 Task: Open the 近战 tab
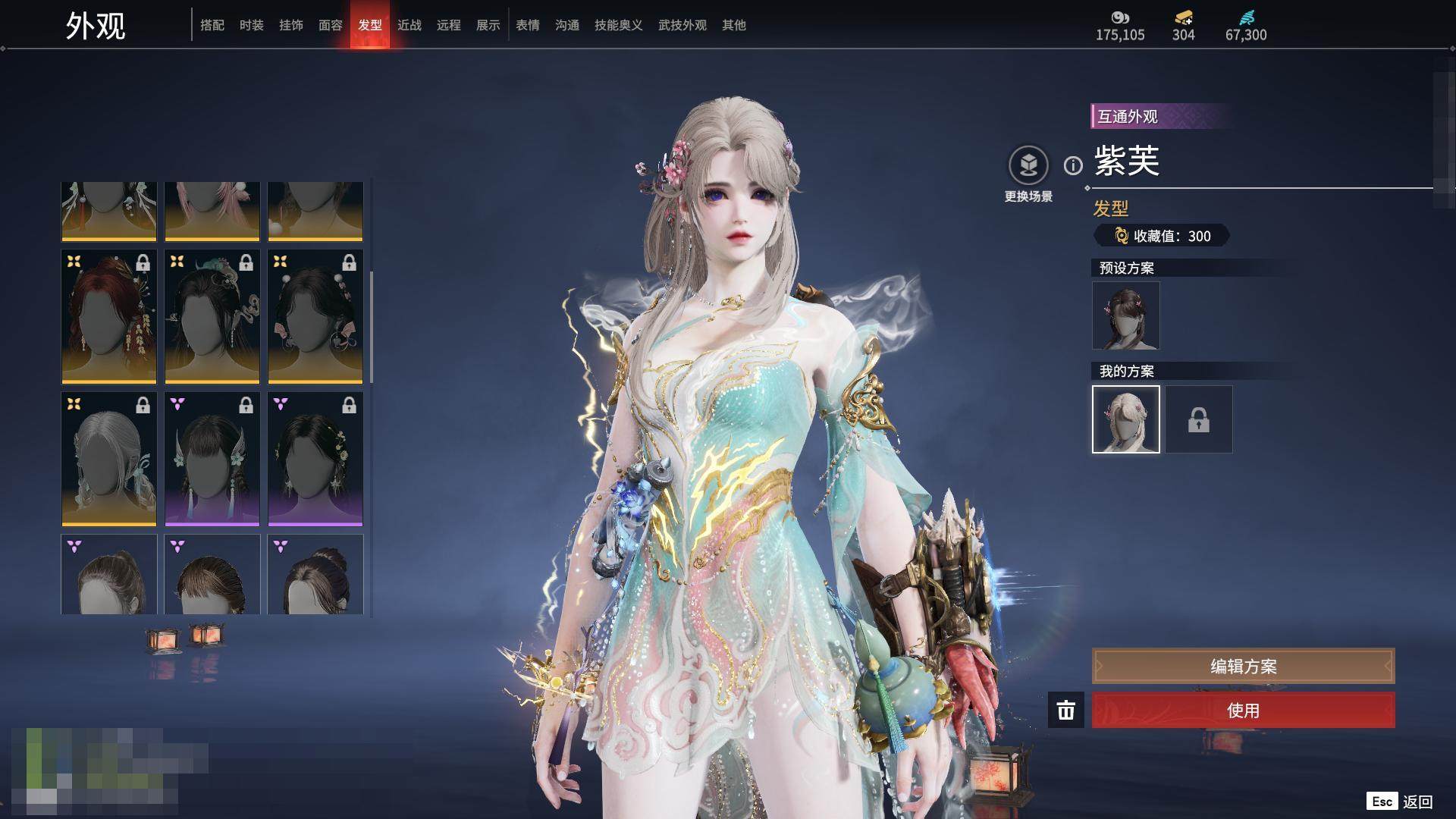(409, 25)
